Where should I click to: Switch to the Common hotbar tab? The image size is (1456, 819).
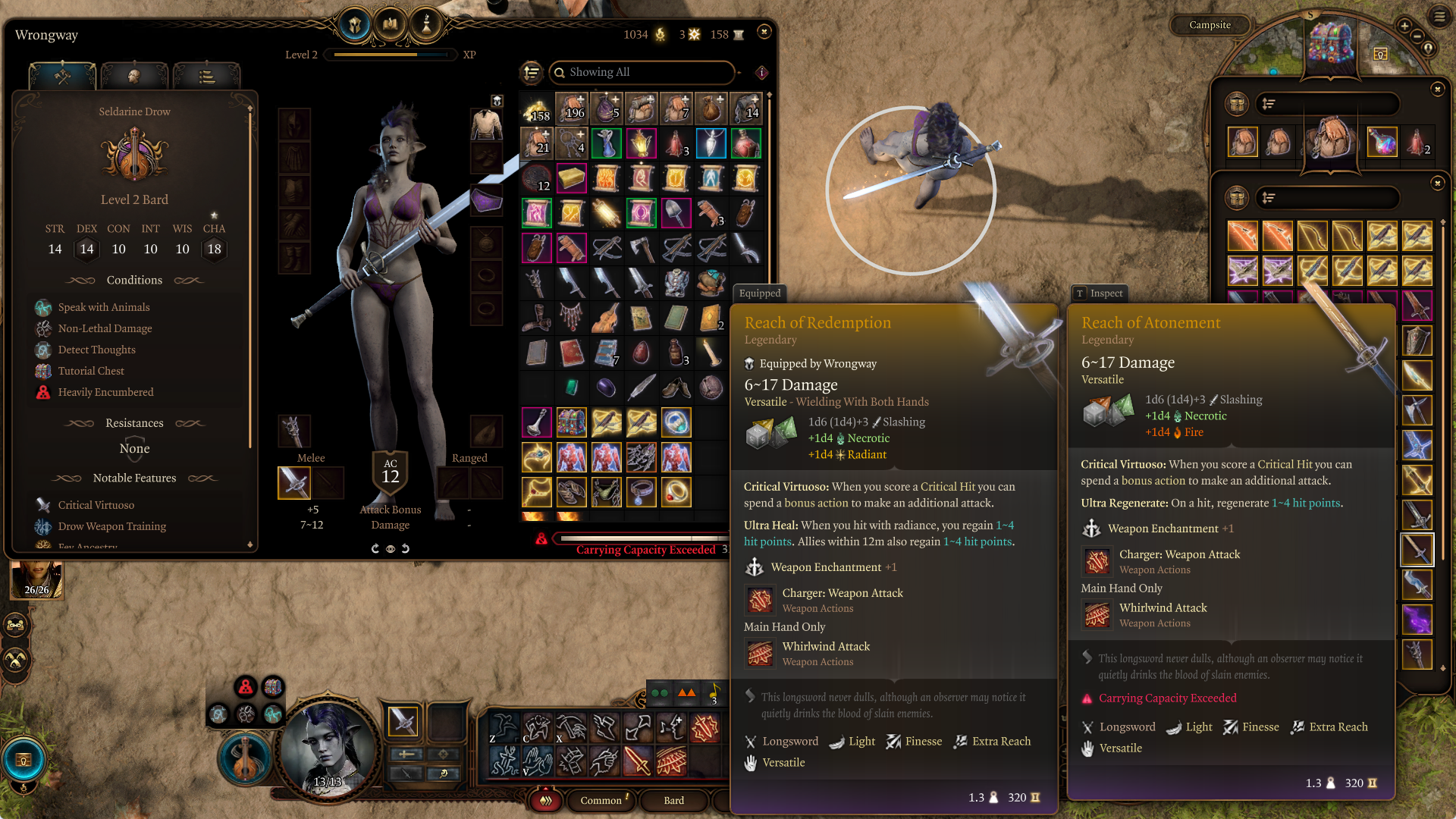coord(601,800)
